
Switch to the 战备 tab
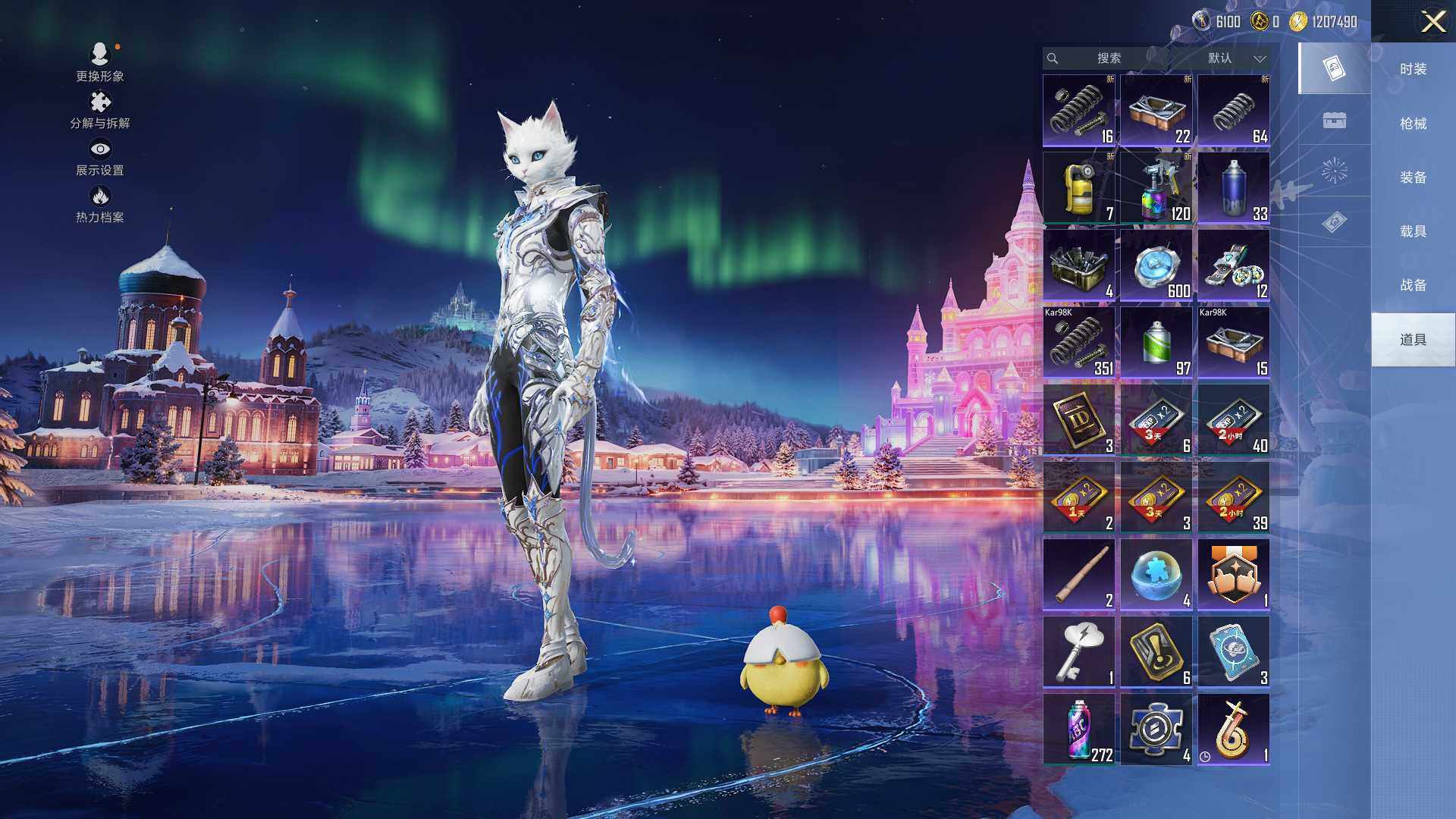1413,285
